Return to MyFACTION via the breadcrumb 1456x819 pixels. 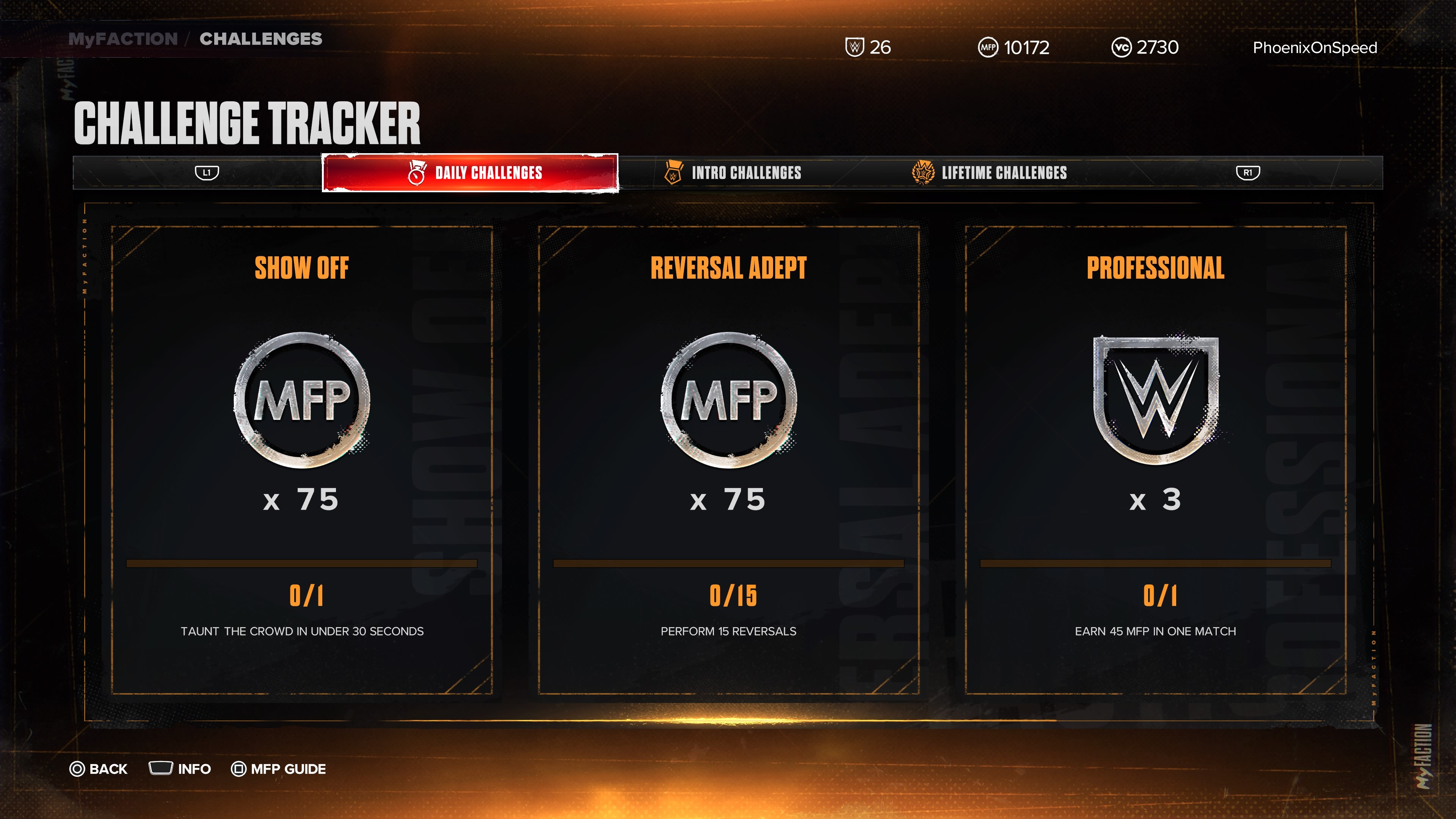122,38
